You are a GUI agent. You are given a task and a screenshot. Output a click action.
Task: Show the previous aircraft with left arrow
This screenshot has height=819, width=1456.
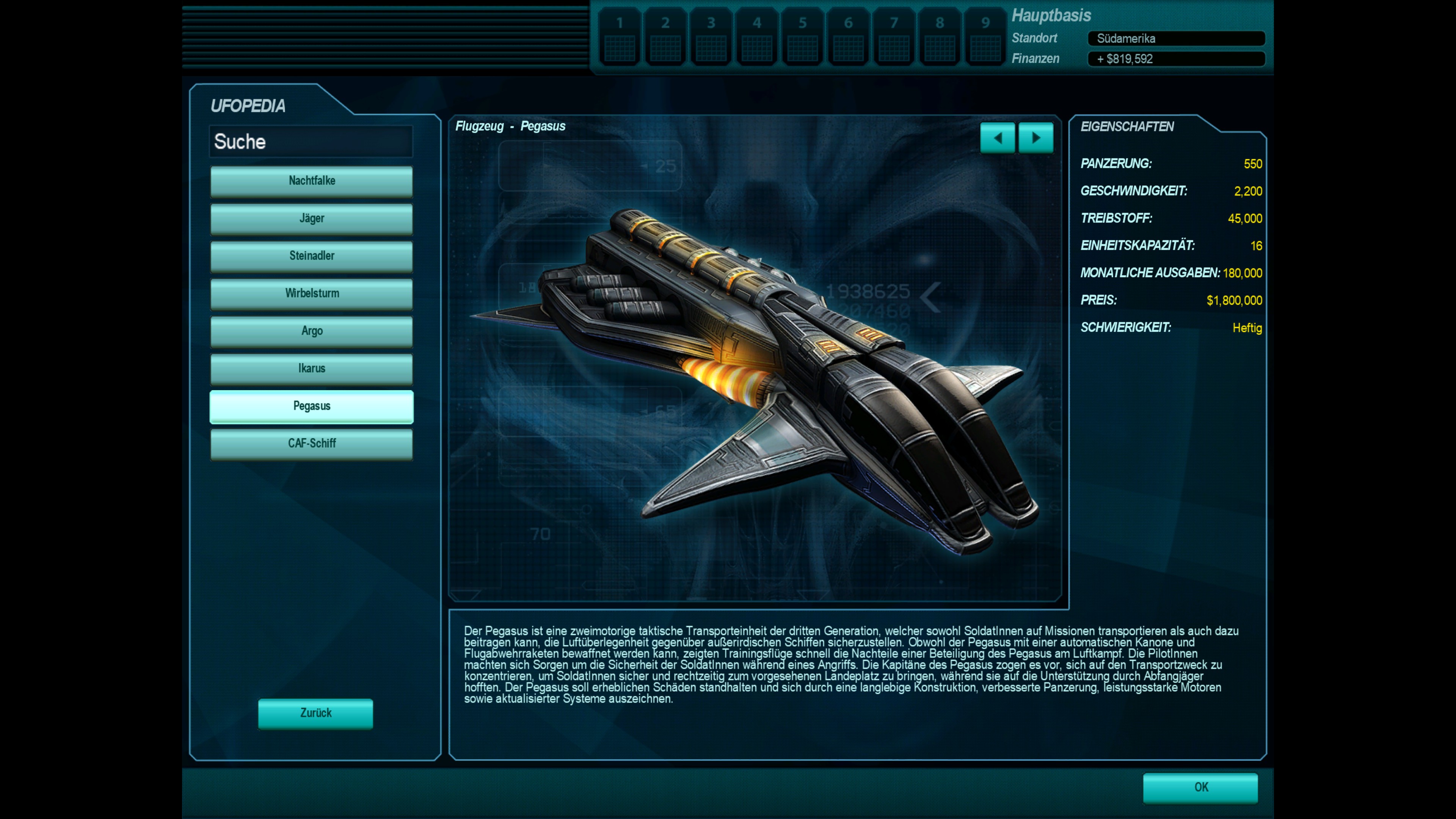(997, 138)
